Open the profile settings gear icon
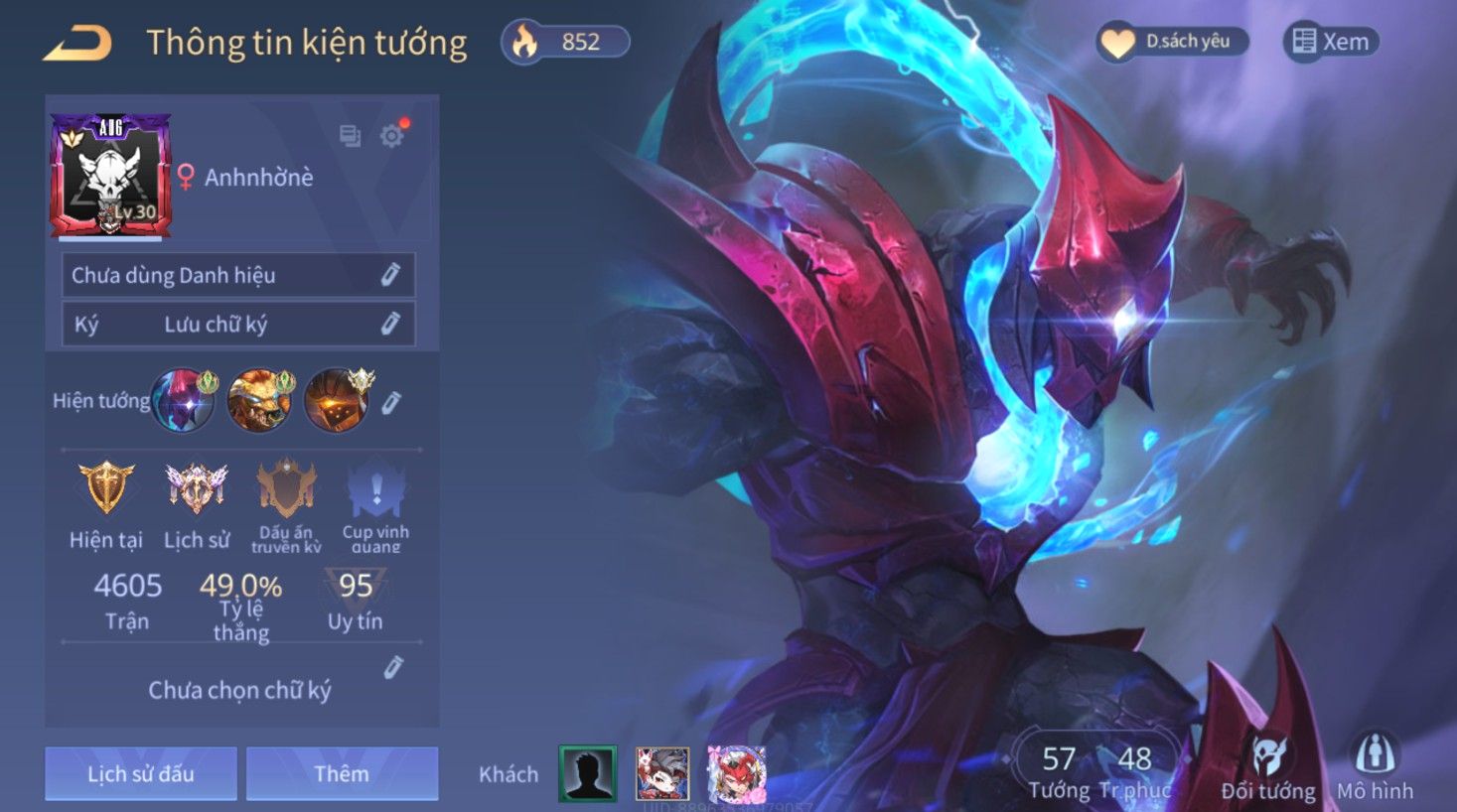This screenshot has width=1457, height=812. (392, 135)
